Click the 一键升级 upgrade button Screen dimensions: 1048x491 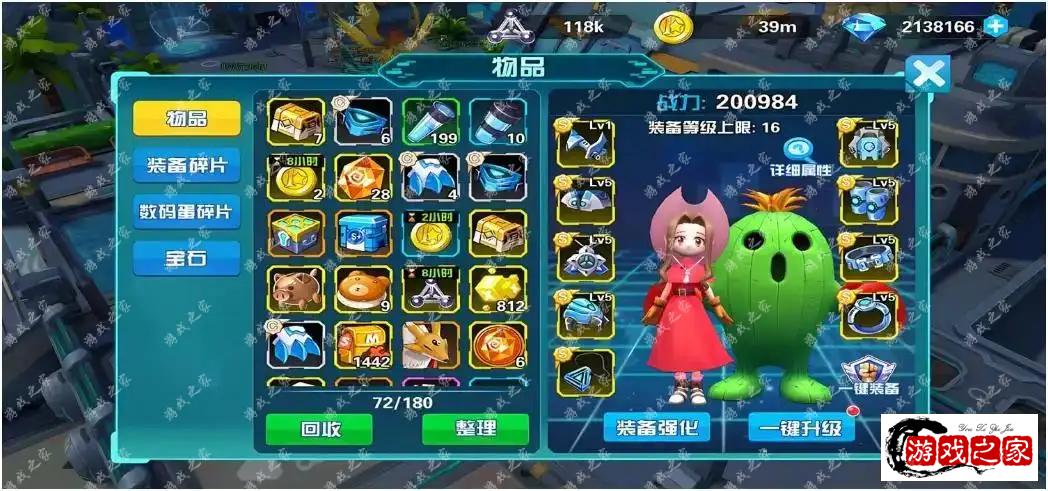pos(801,428)
